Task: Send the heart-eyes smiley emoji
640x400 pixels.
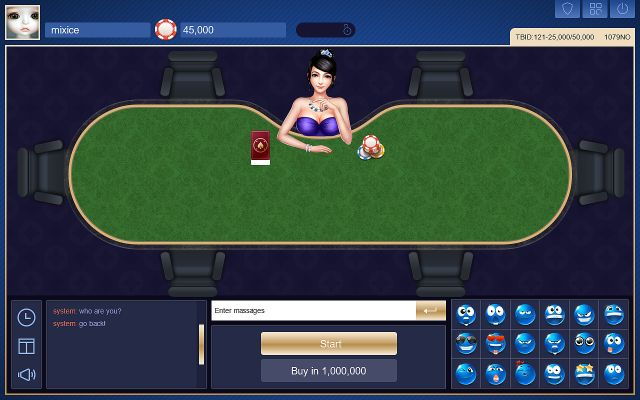Action: click(x=496, y=344)
